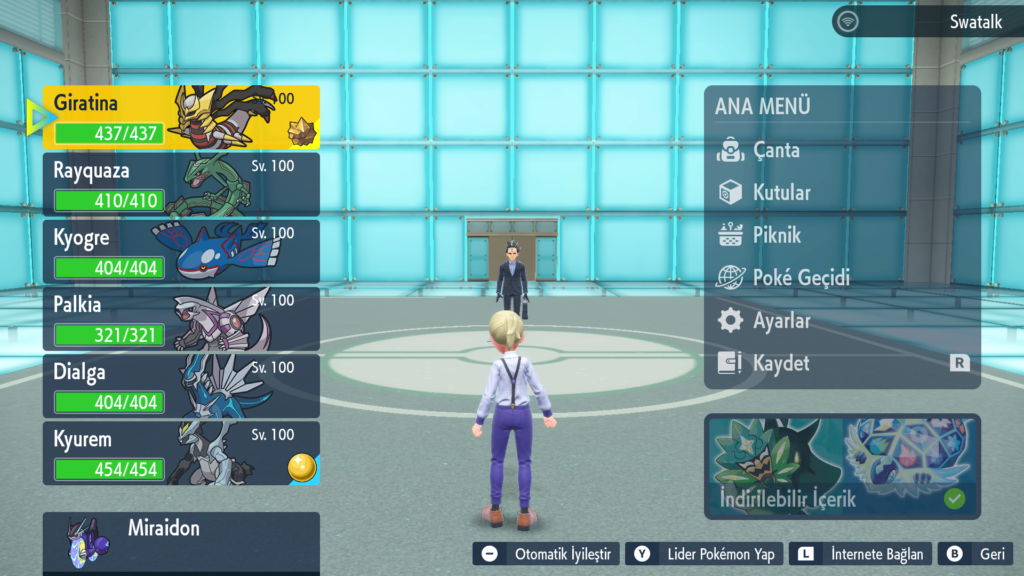Open the Ayarlar settings menu

[781, 321]
